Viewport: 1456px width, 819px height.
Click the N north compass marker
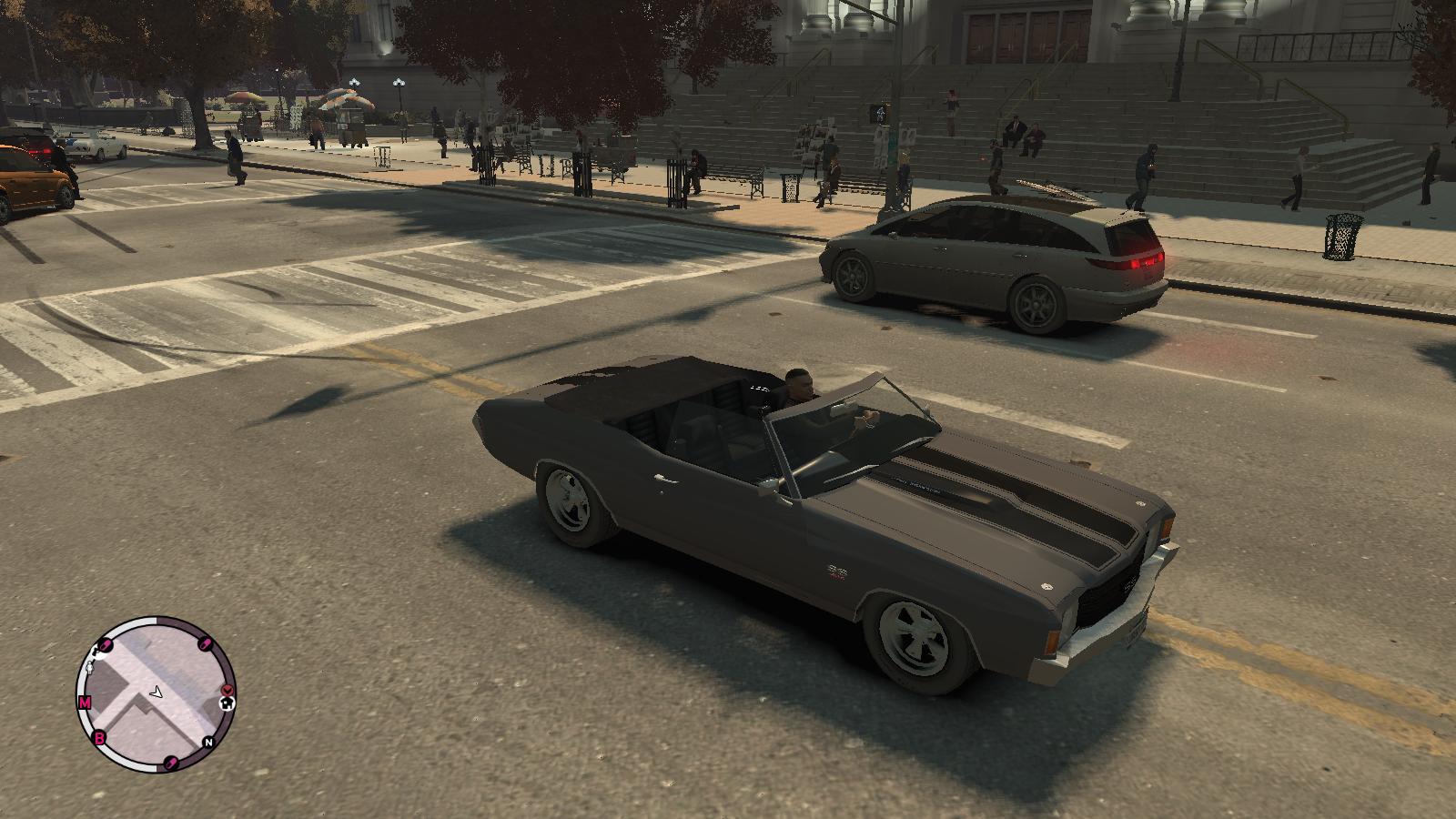pos(208,743)
